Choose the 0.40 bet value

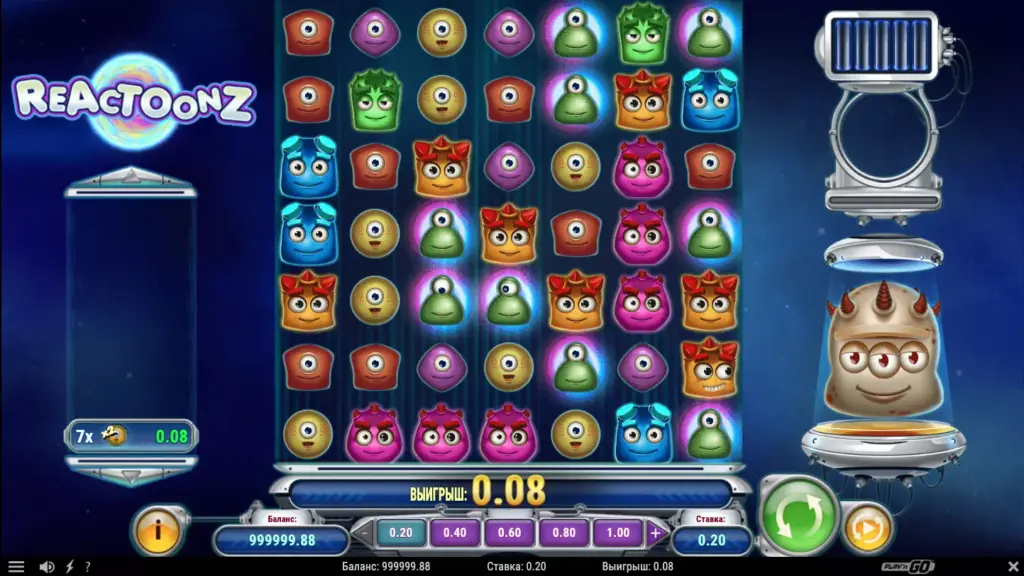[455, 533]
